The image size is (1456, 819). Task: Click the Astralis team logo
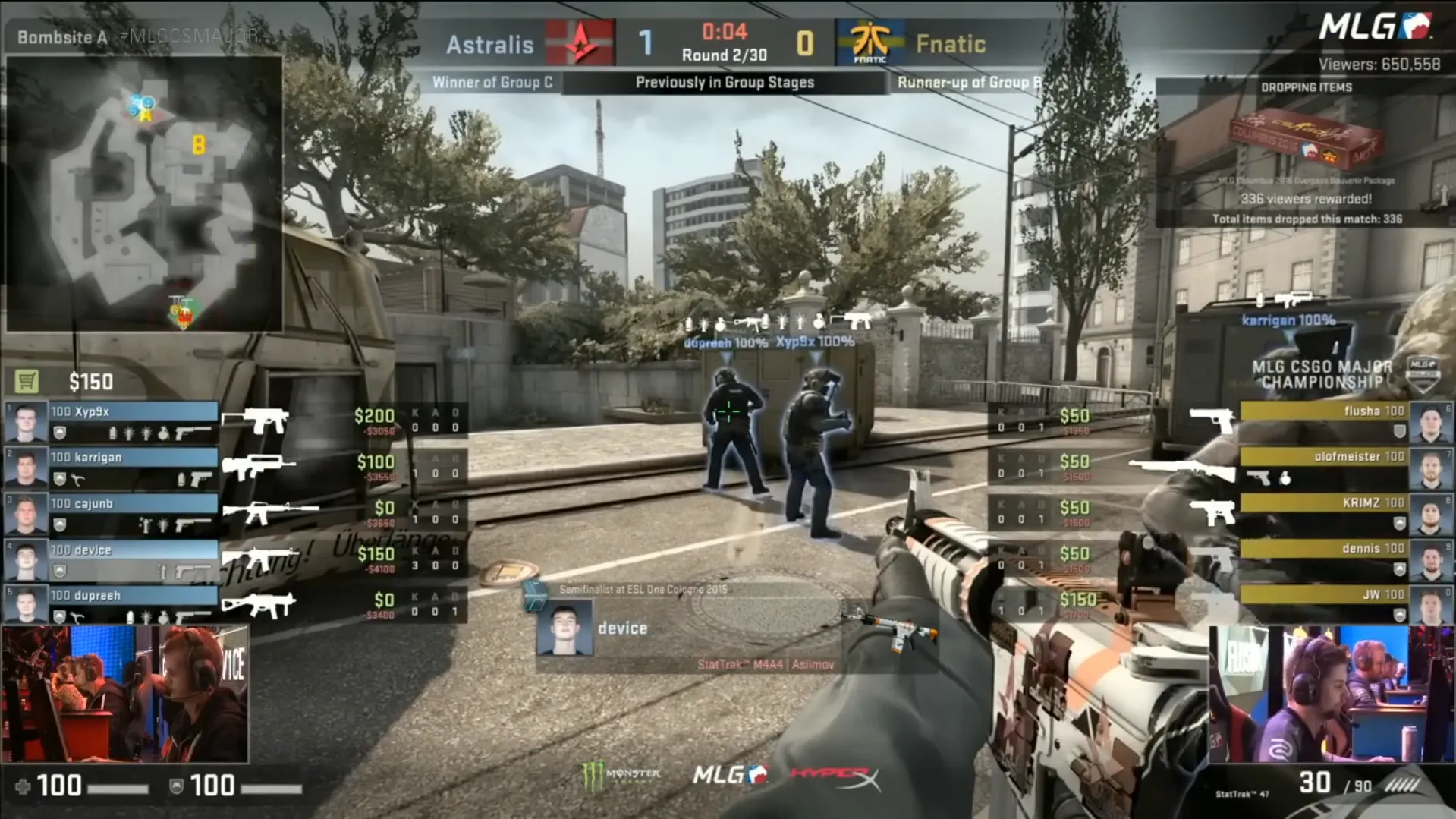[580, 43]
